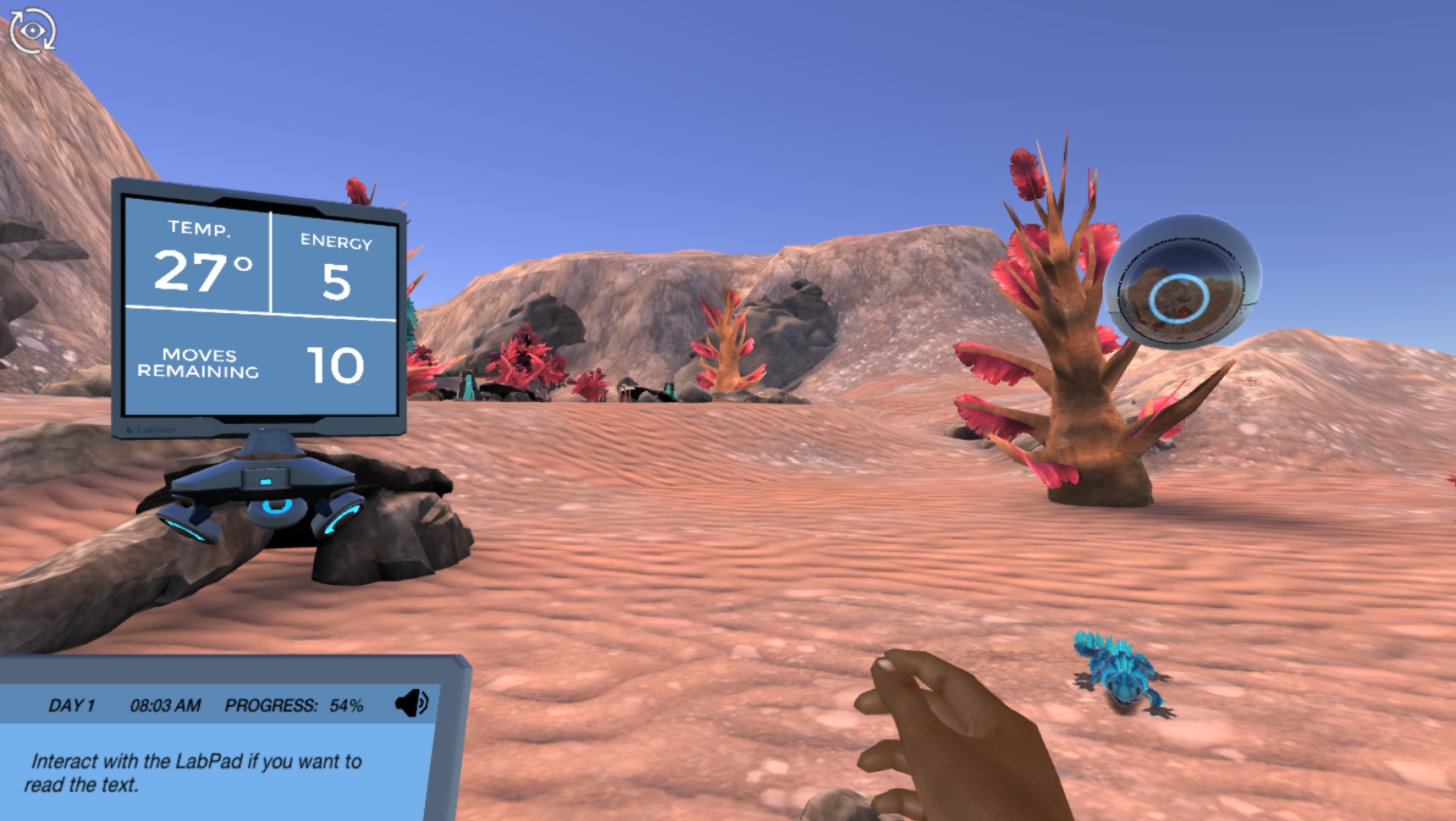Click the rotate view eye icon
1456x821 pixels.
click(x=32, y=28)
